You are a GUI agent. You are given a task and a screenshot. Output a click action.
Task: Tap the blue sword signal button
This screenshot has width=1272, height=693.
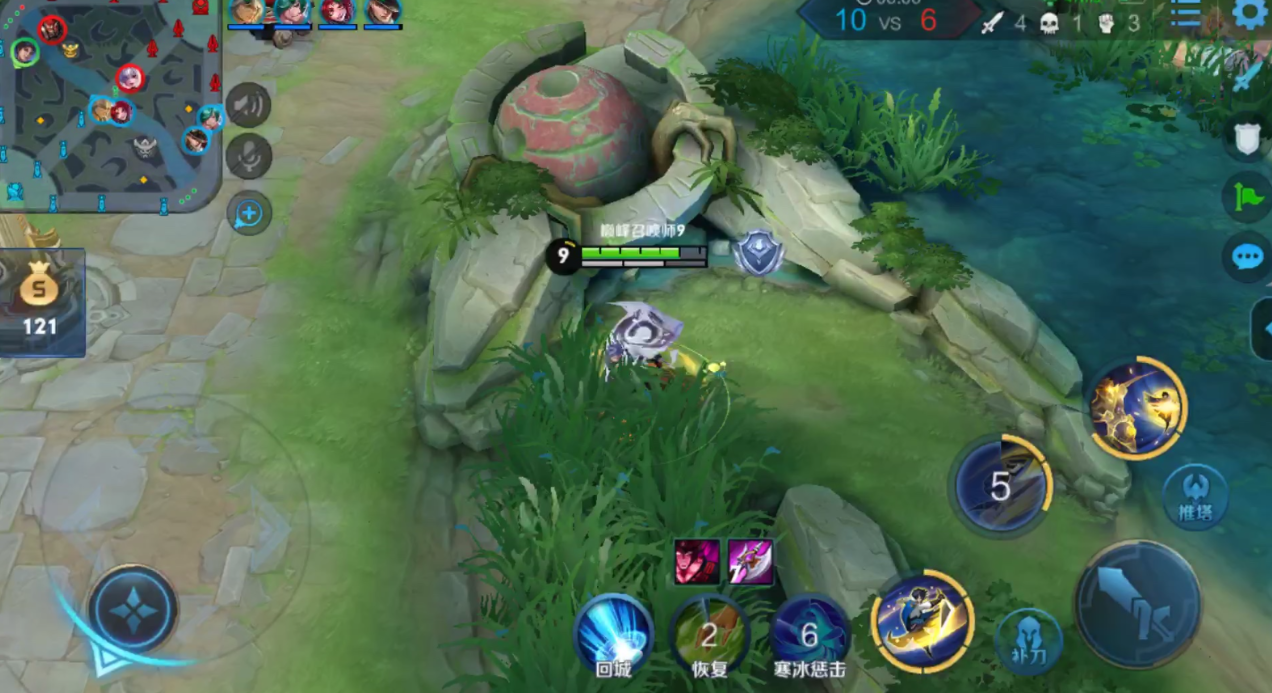coord(1247,76)
